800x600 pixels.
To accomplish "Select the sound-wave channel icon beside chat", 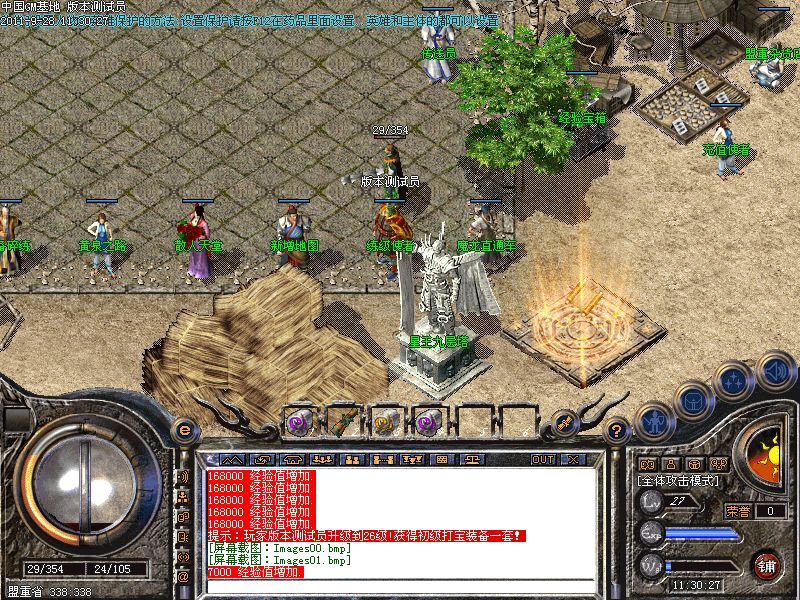I will [x=183, y=476].
